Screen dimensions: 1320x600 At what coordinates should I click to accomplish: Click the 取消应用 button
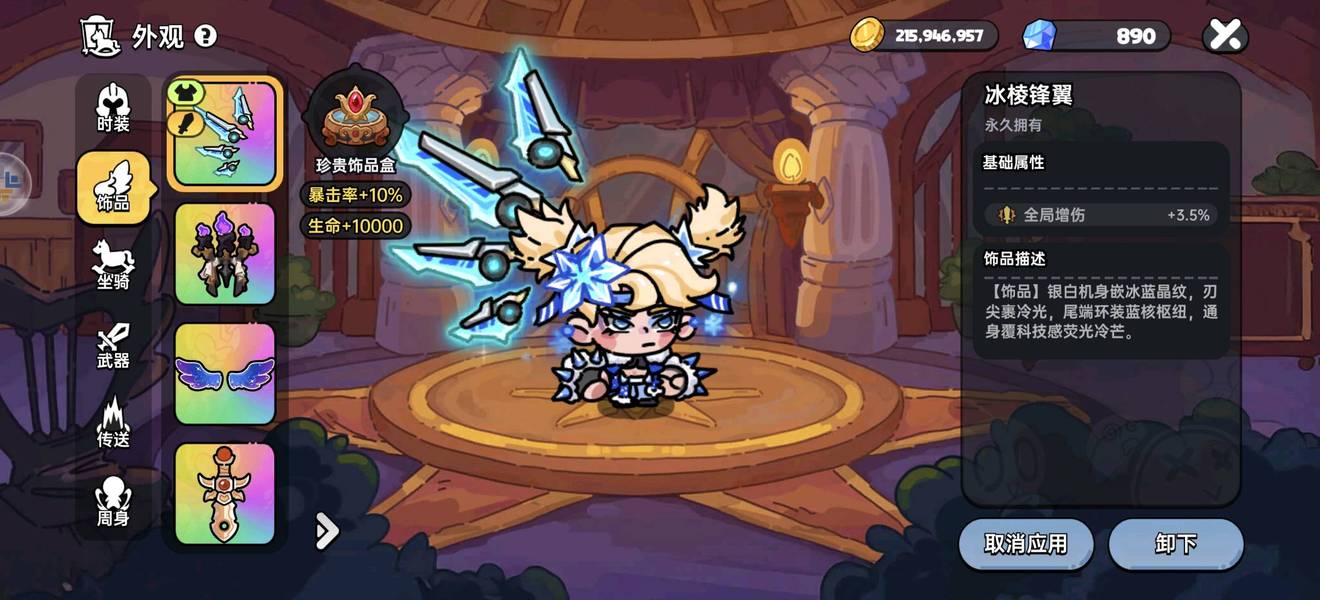click(x=1026, y=544)
